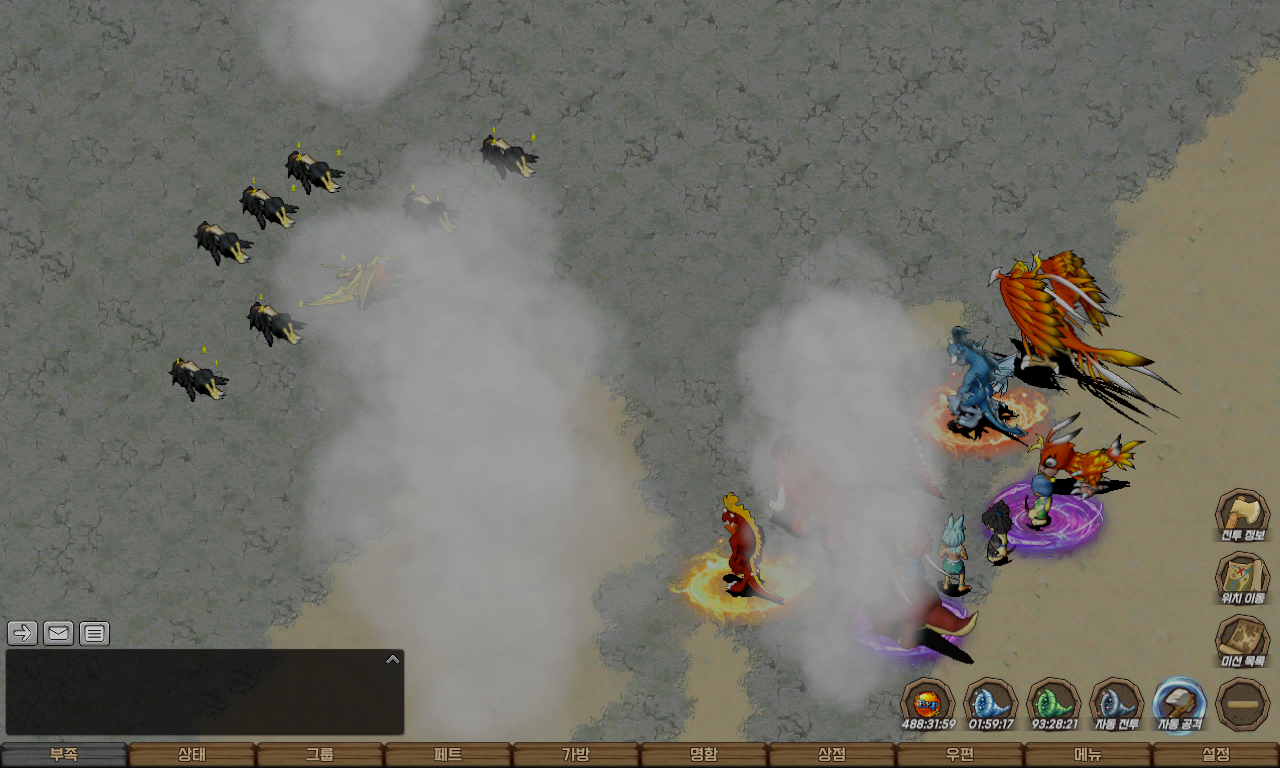Click the arrow button above chat

[x=22, y=633]
